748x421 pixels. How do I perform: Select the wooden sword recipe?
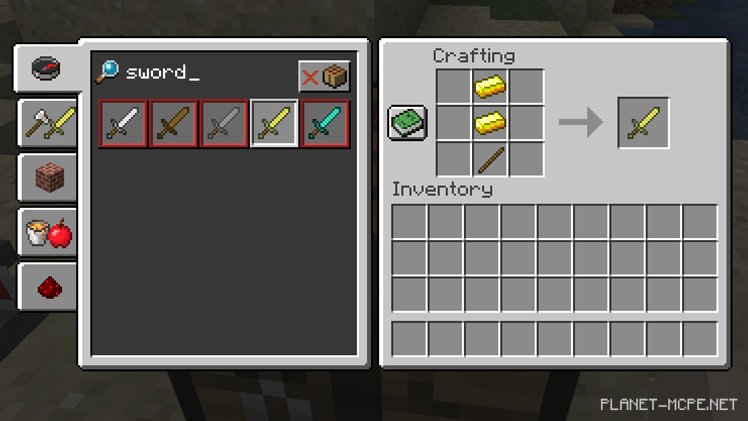pos(174,123)
